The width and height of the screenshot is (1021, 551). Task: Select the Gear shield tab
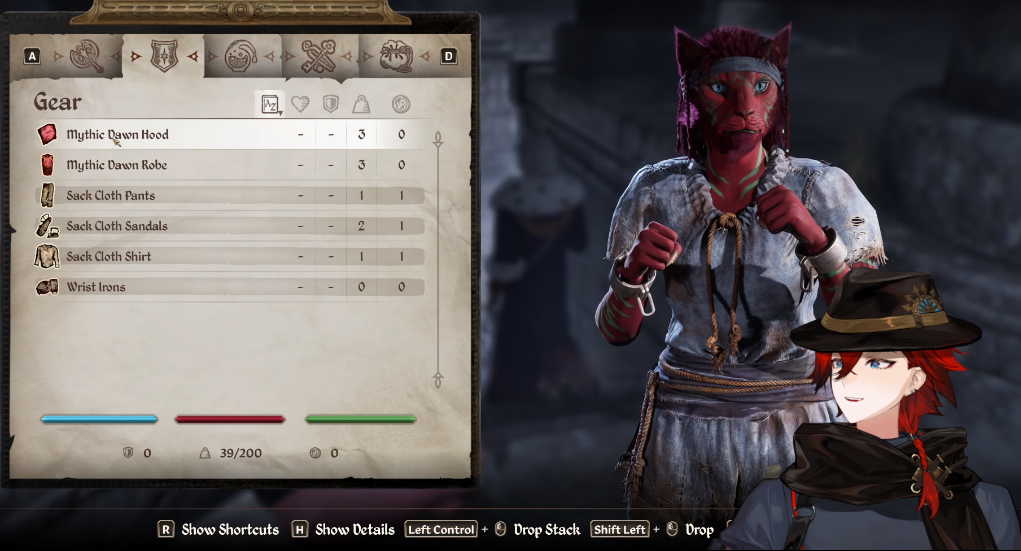point(163,56)
